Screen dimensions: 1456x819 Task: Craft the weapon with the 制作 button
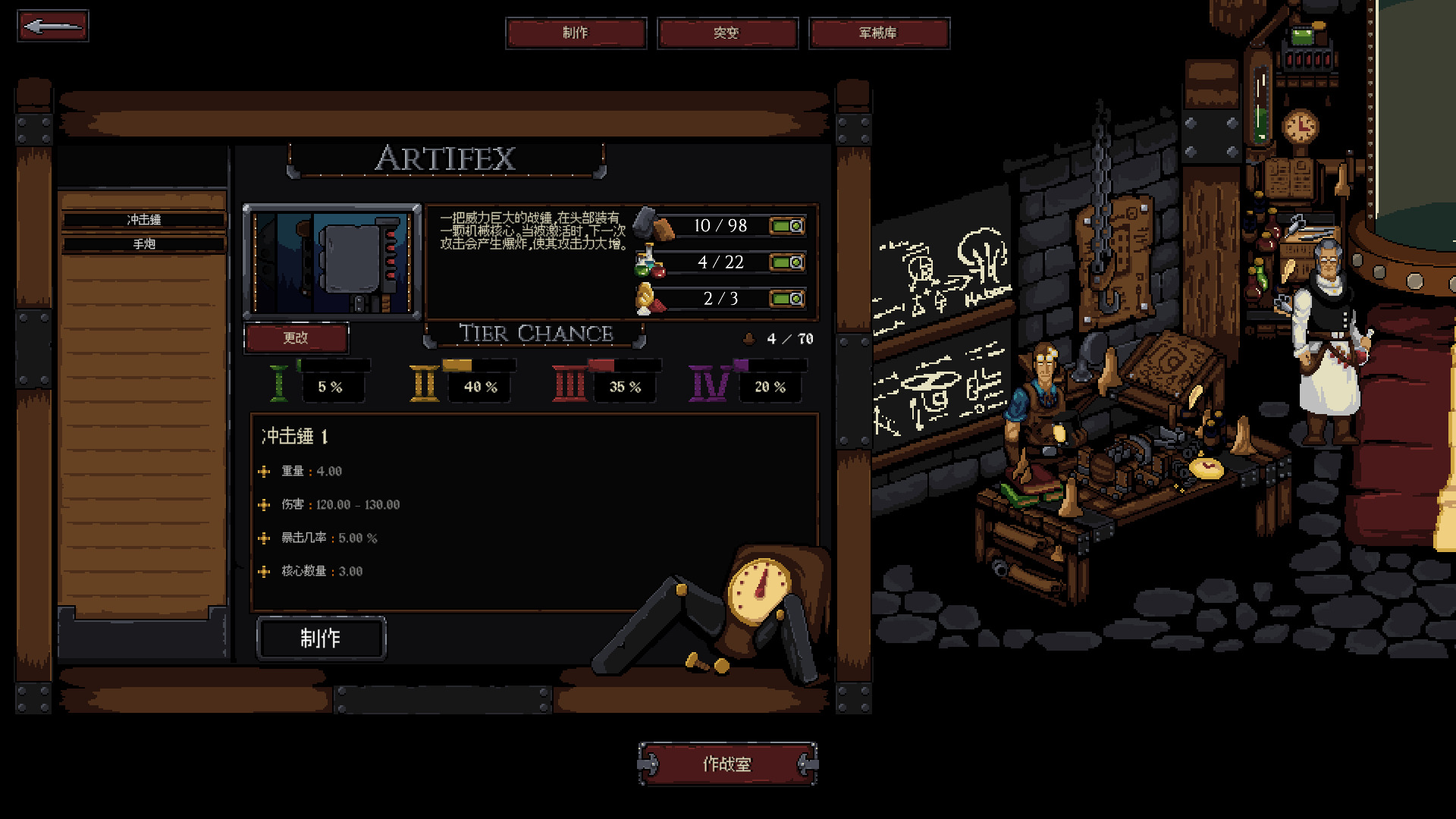321,639
